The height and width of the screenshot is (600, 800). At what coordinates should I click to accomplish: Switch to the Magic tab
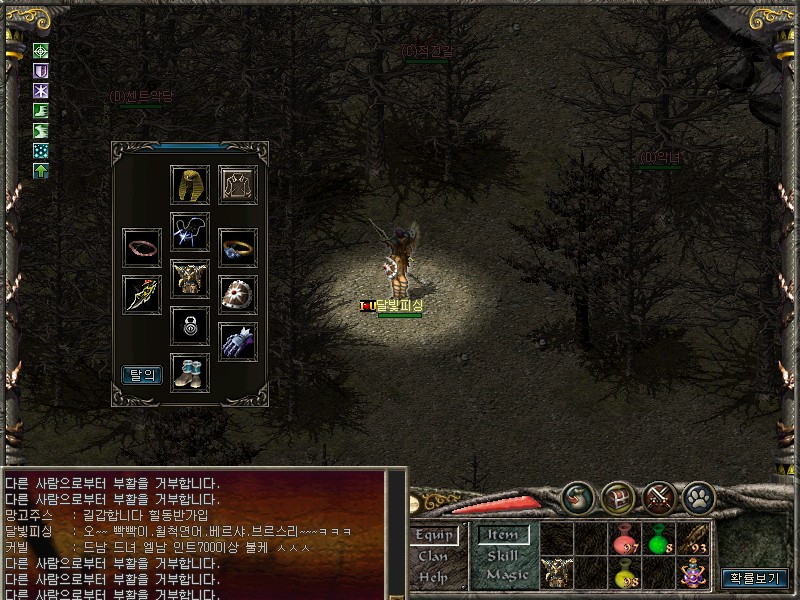(x=507, y=576)
